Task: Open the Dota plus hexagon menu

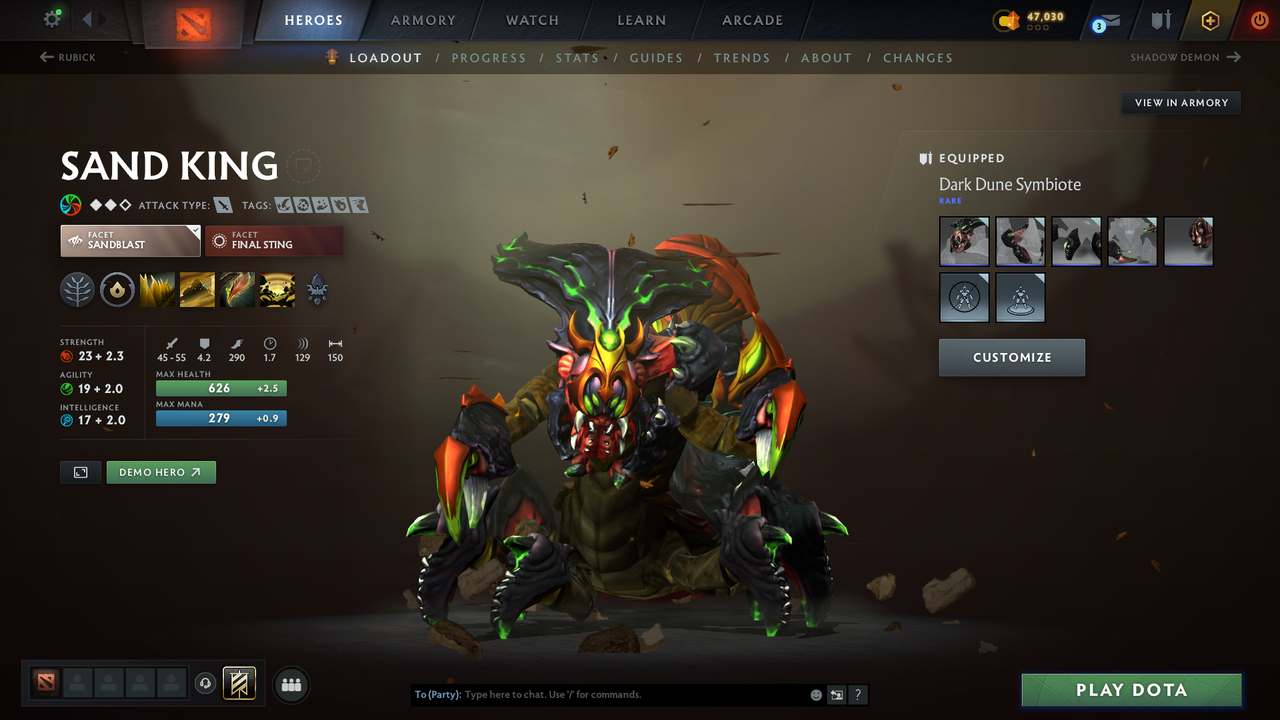Action: [x=1210, y=19]
